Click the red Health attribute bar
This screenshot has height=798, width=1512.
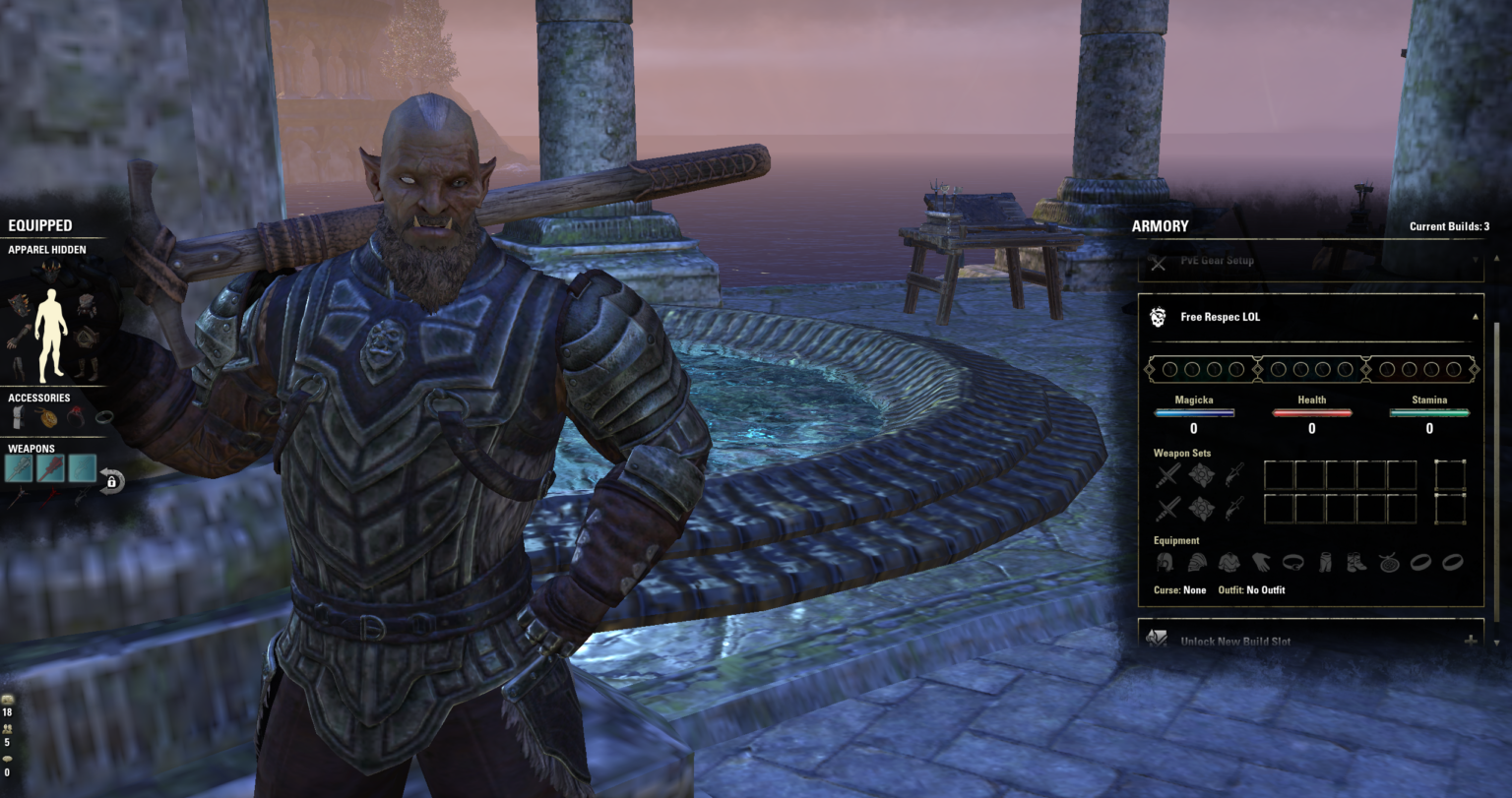[1312, 412]
